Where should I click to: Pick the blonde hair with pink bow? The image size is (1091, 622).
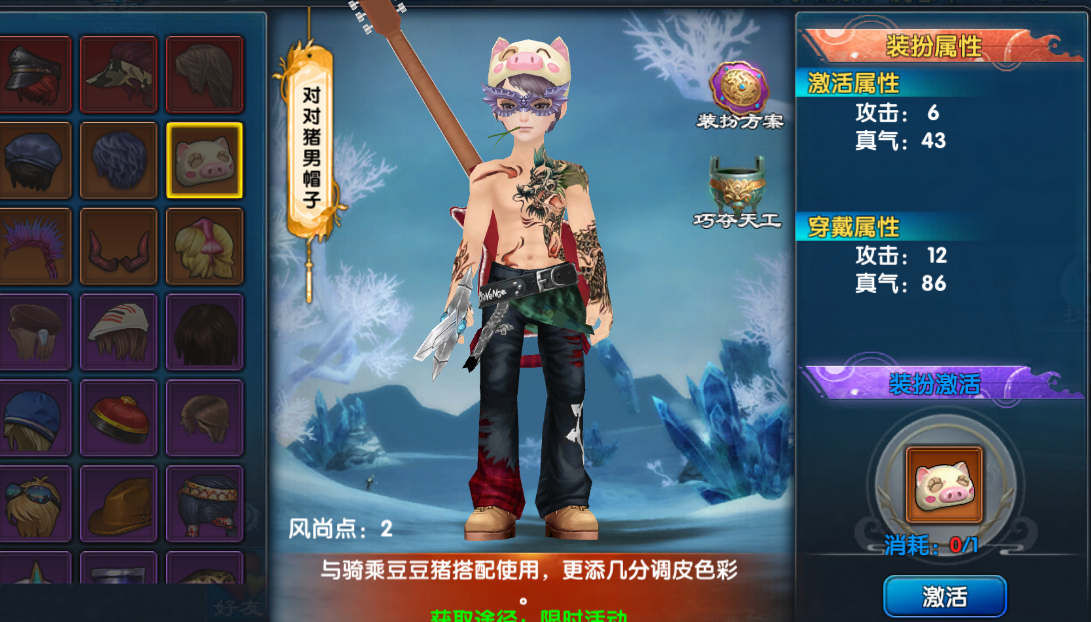tap(204, 246)
